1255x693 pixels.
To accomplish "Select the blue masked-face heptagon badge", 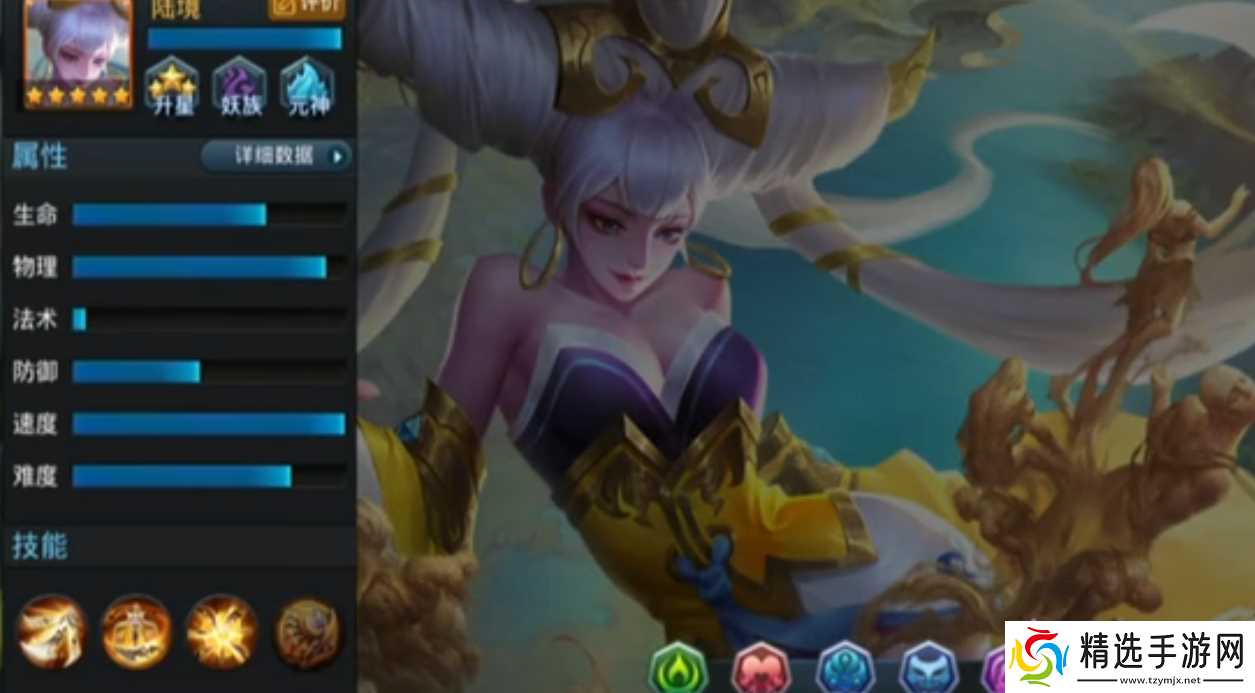I will coord(928,668).
